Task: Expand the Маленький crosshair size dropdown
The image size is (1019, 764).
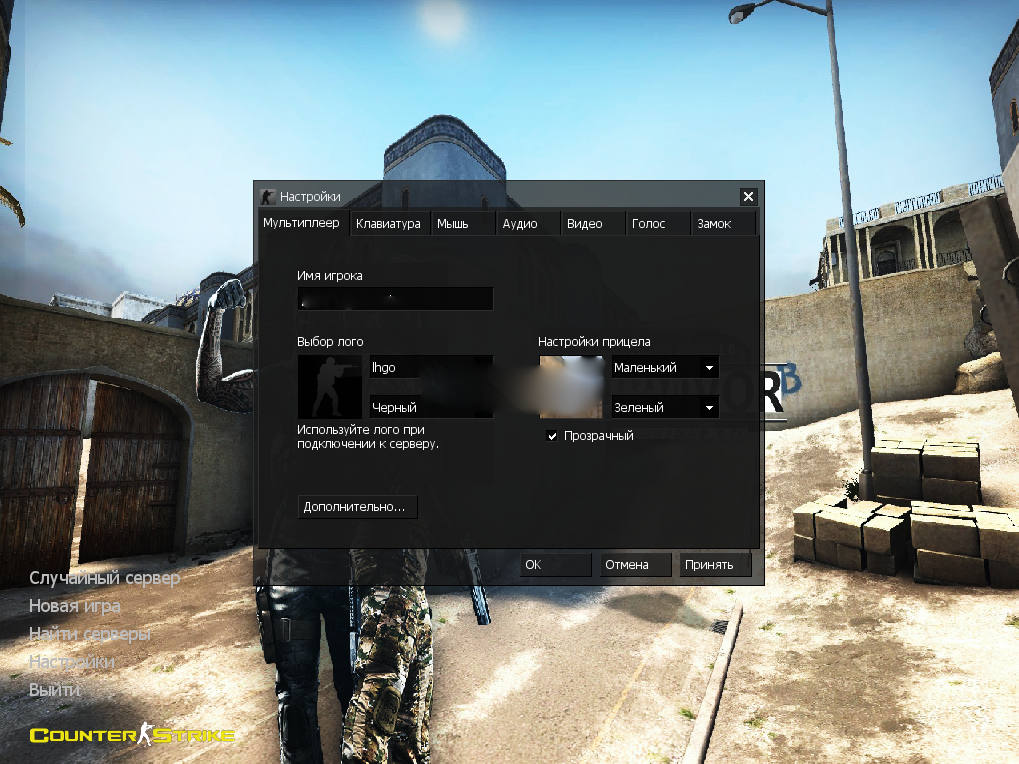Action: tap(665, 368)
